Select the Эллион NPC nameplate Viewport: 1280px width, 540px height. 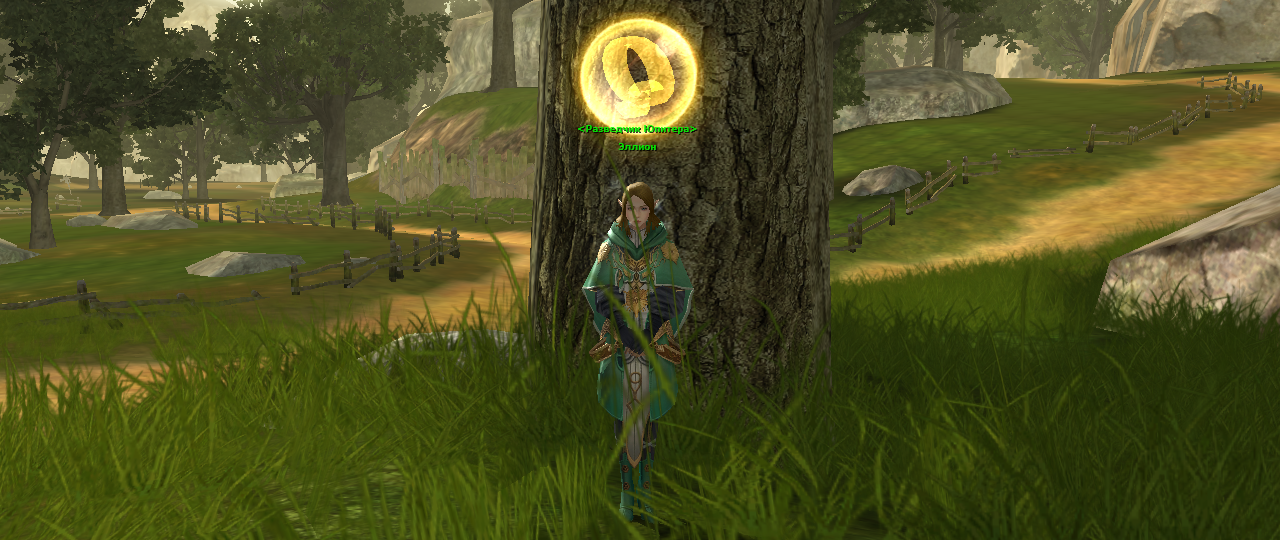(637, 146)
